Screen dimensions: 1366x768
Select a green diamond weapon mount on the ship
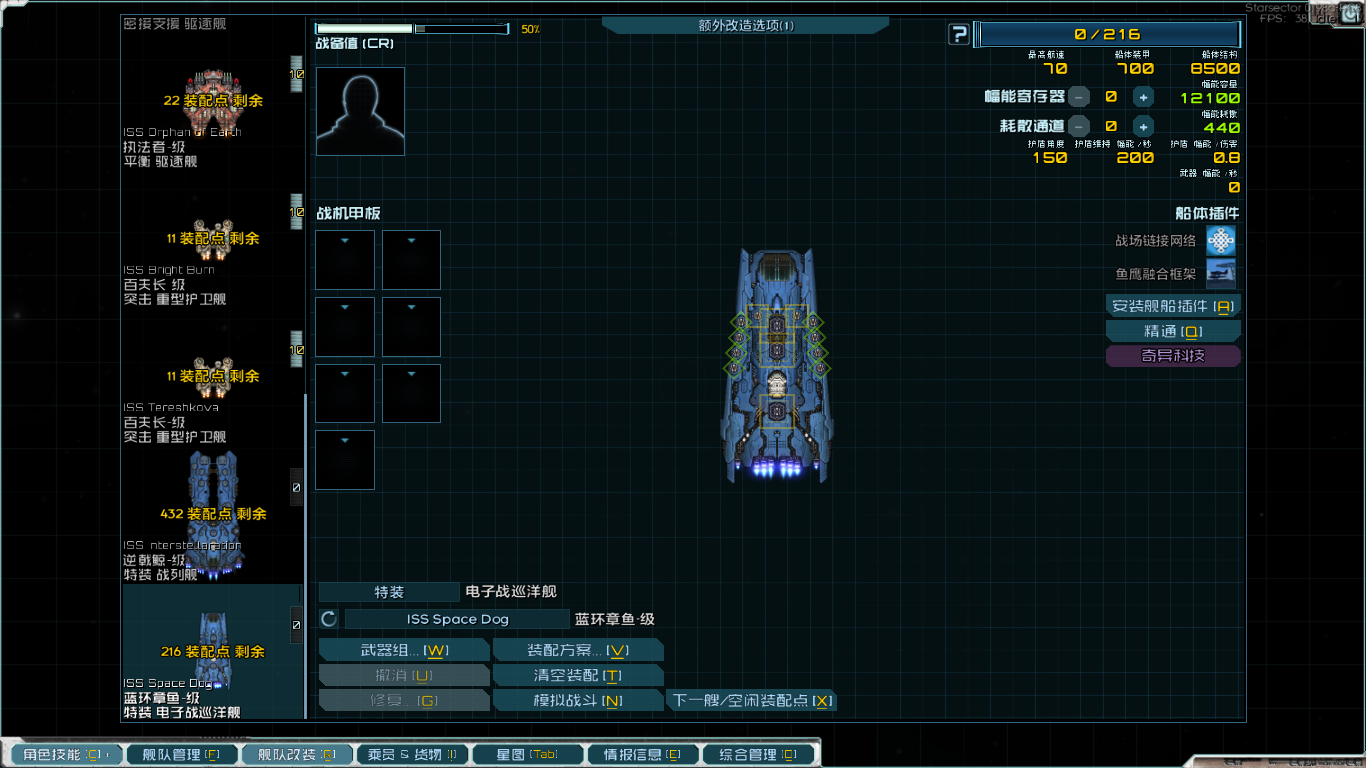pyautogui.click(x=741, y=322)
